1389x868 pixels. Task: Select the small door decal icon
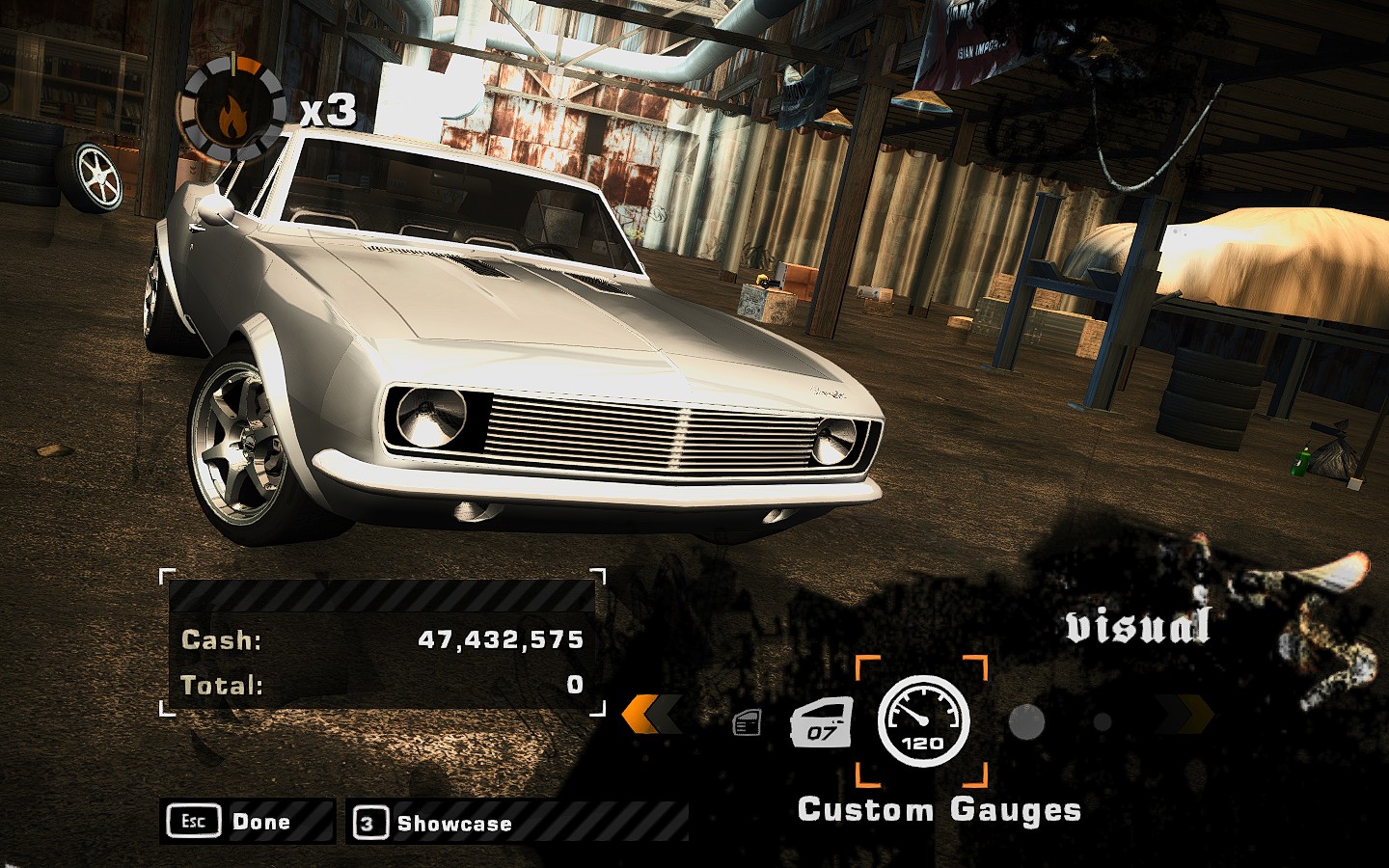point(748,722)
